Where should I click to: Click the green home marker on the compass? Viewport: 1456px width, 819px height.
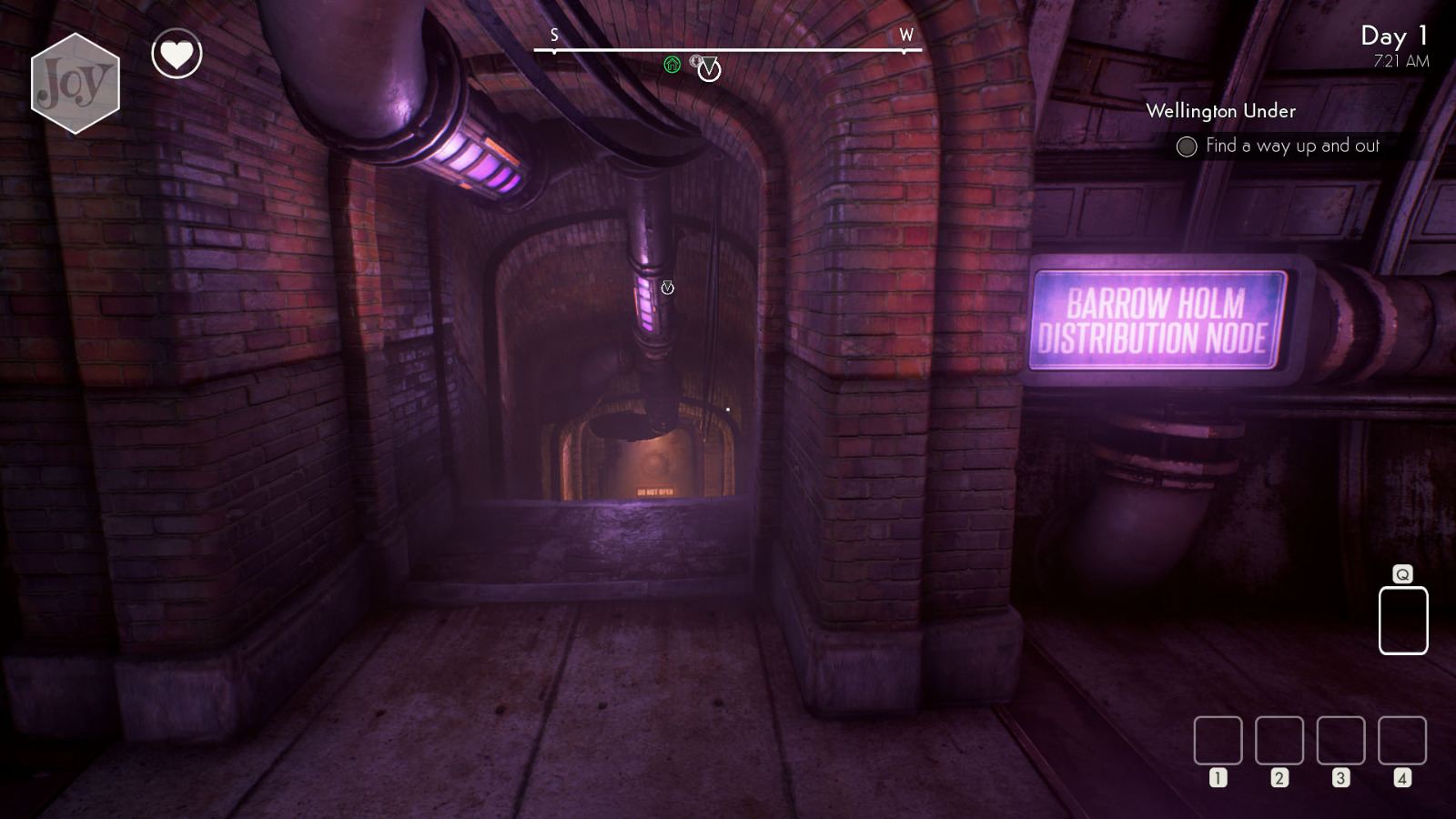pos(672,62)
